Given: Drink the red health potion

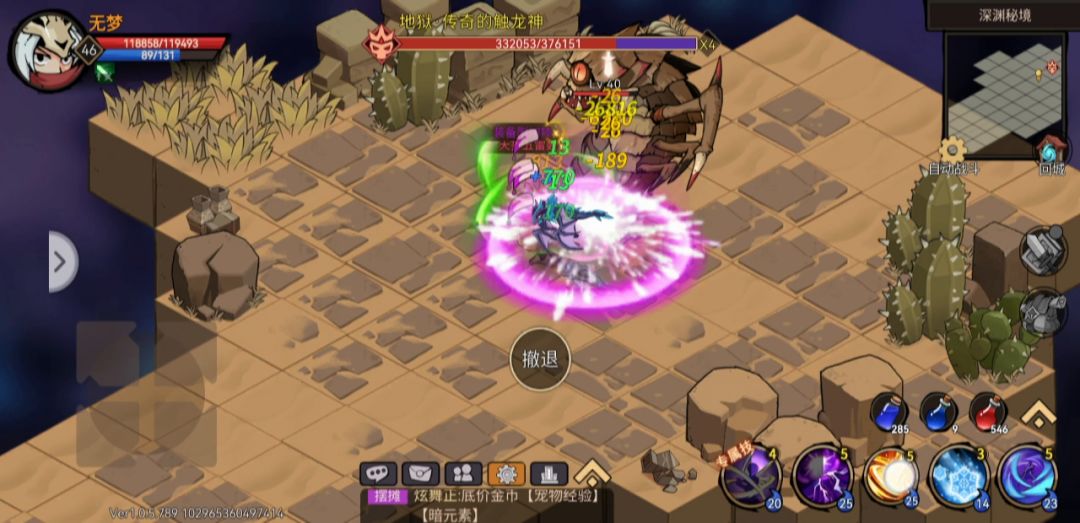Looking at the screenshot, I should click(987, 412).
